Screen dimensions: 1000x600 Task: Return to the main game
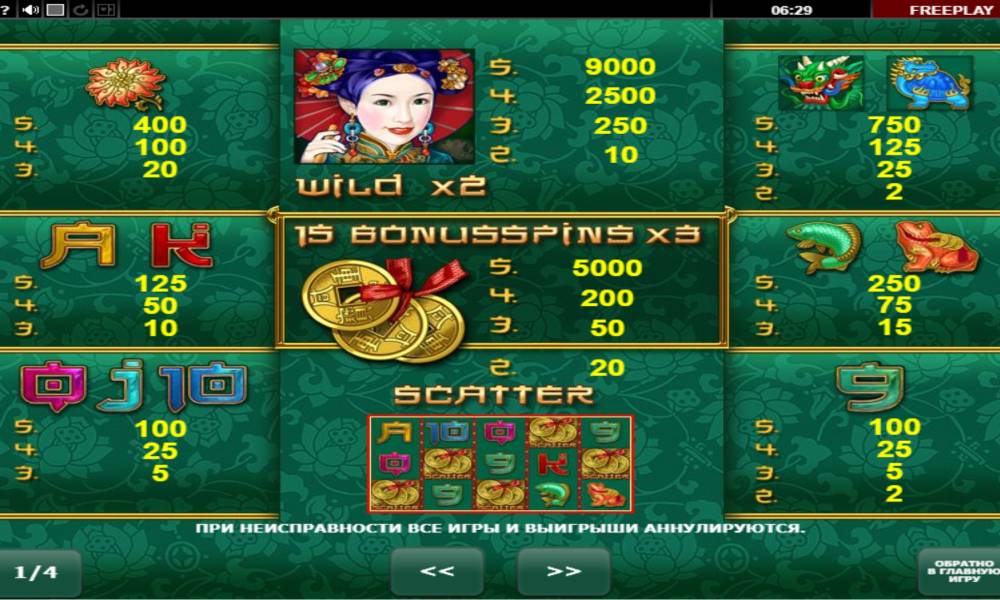pos(958,571)
